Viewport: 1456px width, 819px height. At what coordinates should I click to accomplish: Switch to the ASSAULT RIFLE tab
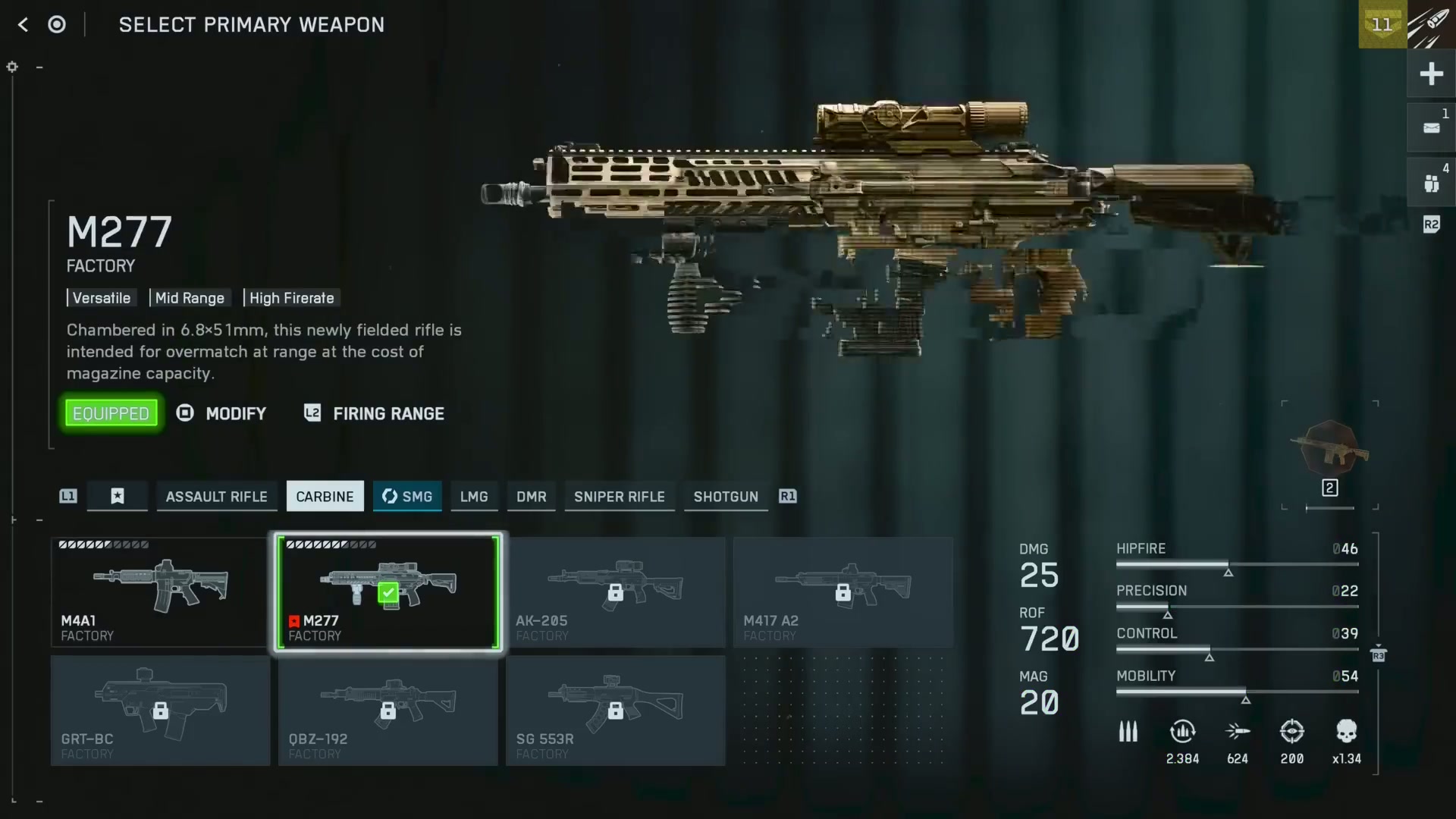(217, 497)
